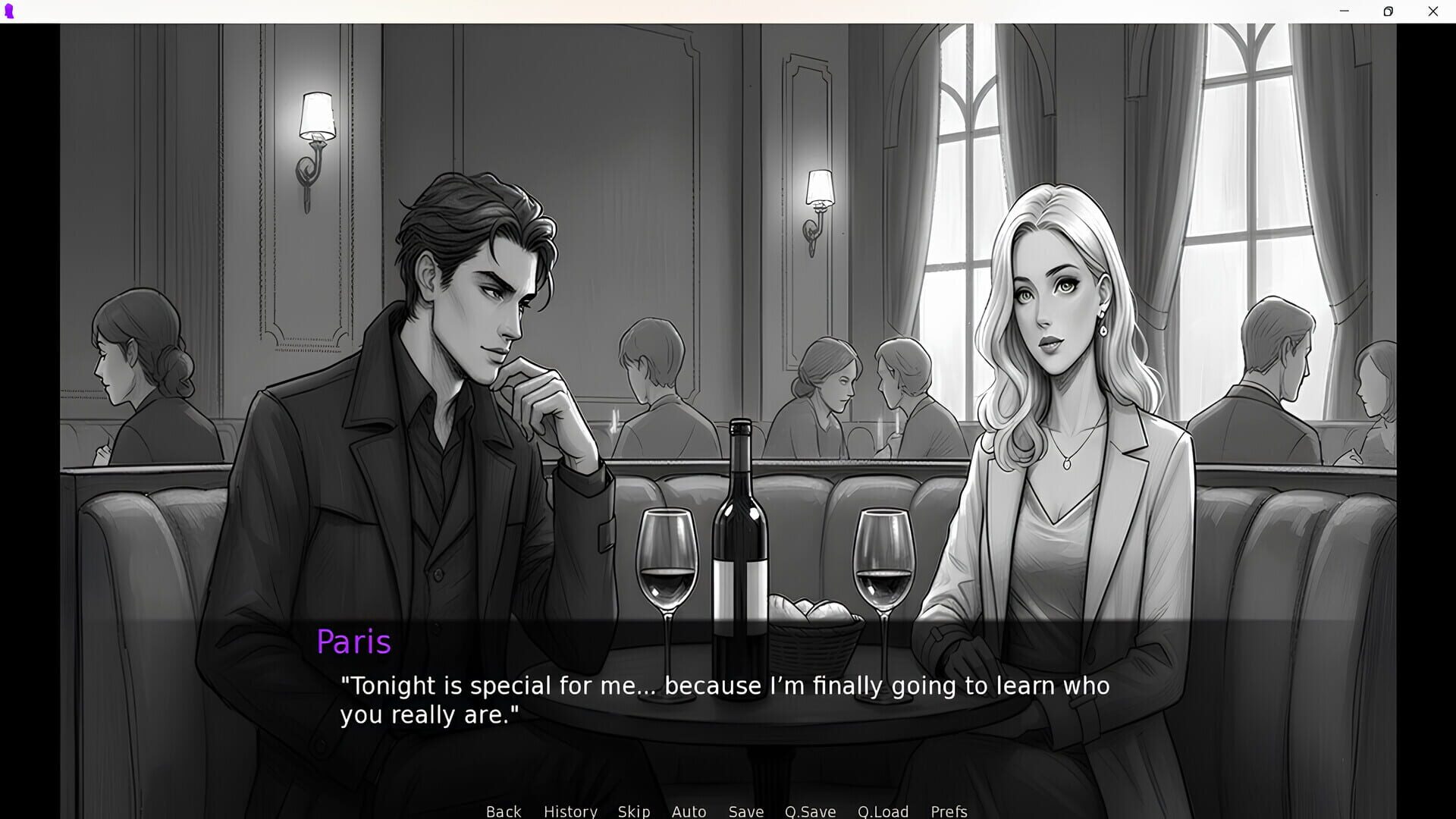The image size is (1456, 819).
Task: Open the Prefs preferences screen
Action: [949, 811]
